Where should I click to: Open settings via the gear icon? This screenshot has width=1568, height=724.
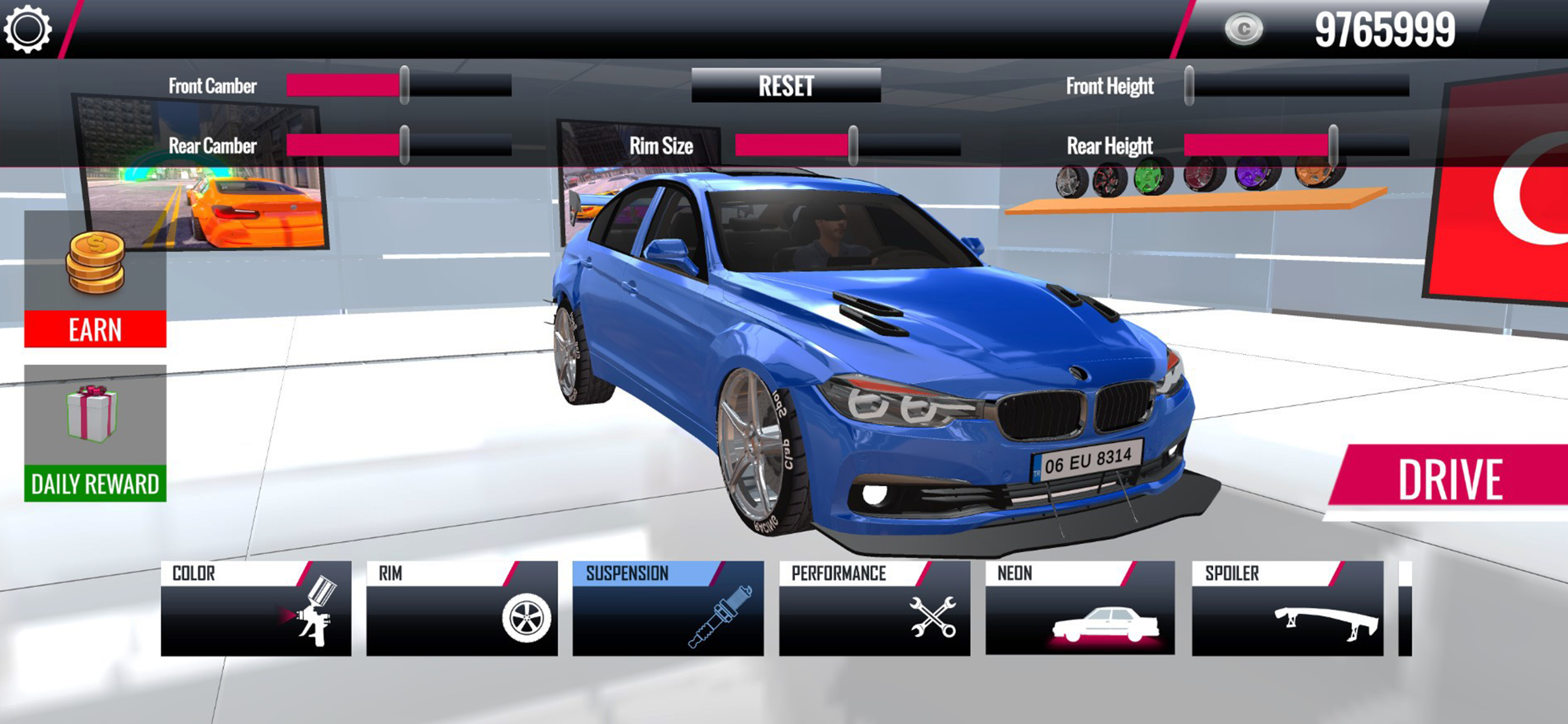[x=27, y=29]
